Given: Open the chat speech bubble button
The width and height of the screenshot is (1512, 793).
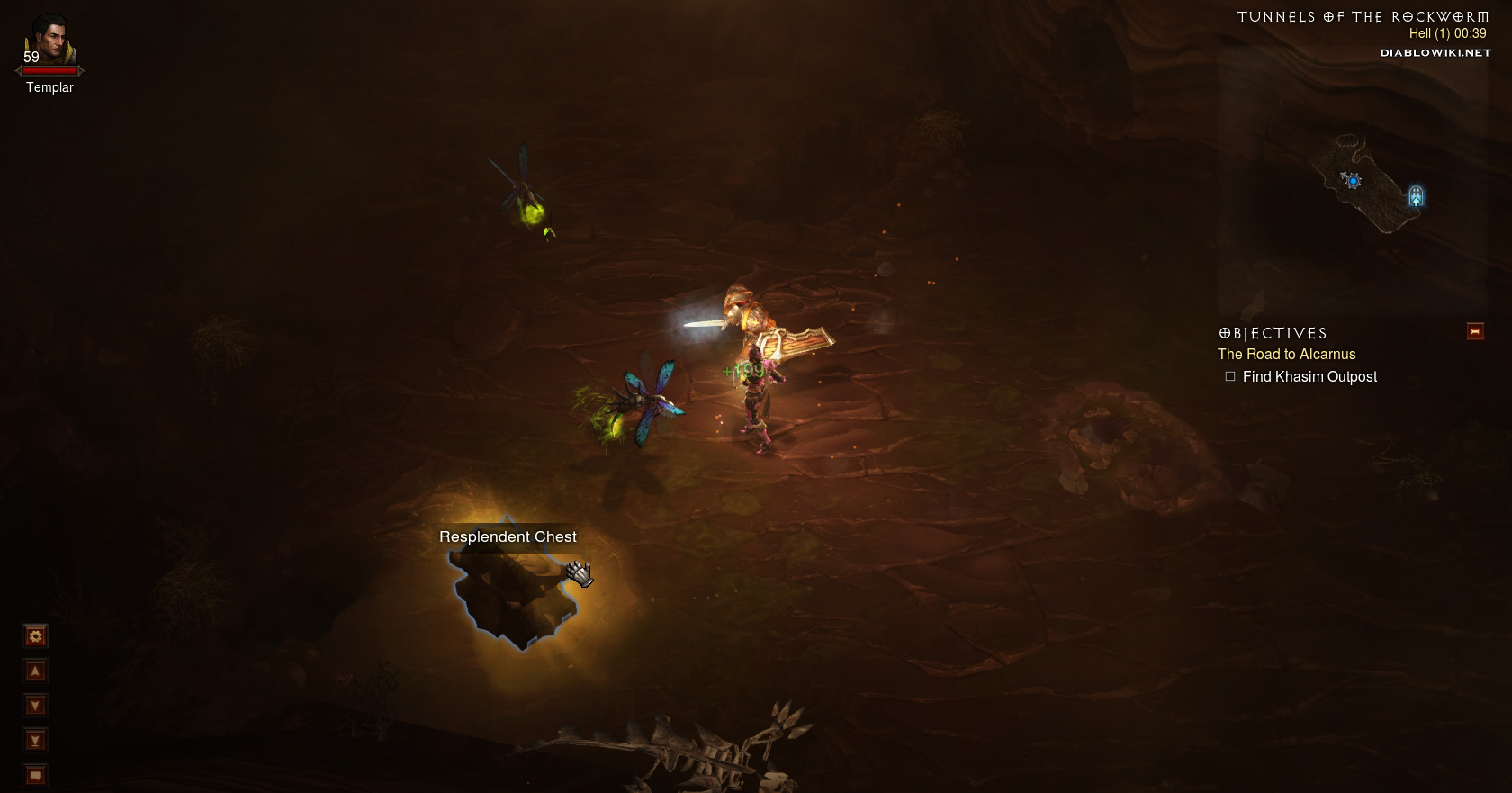Looking at the screenshot, I should click(35, 774).
